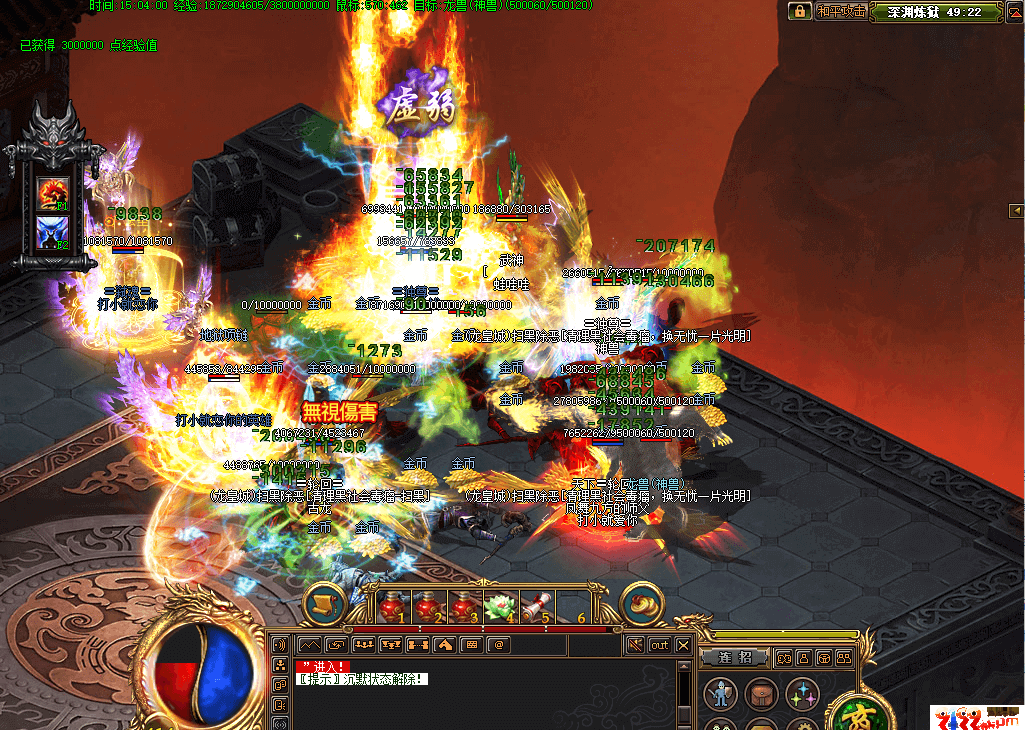Use the green lotus item in slot 4
Screen dimensions: 1025x730
click(498, 605)
